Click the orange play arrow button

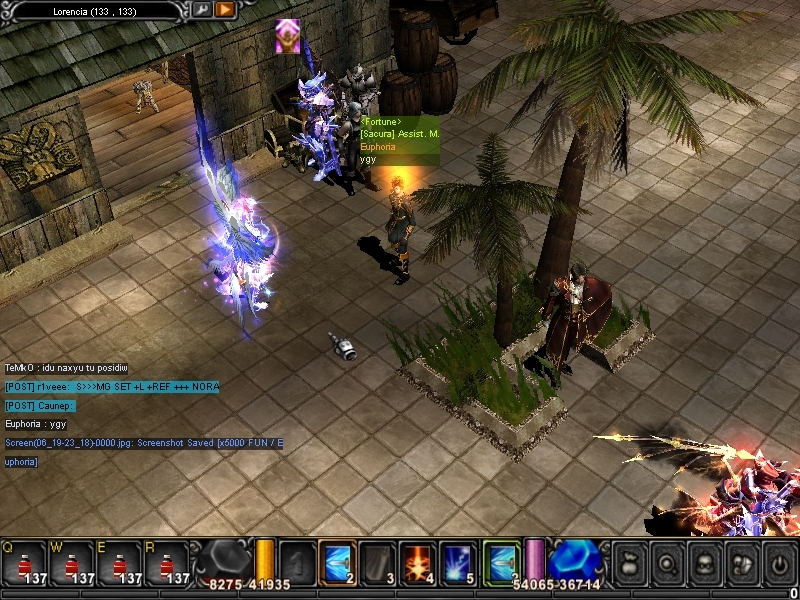coord(224,9)
